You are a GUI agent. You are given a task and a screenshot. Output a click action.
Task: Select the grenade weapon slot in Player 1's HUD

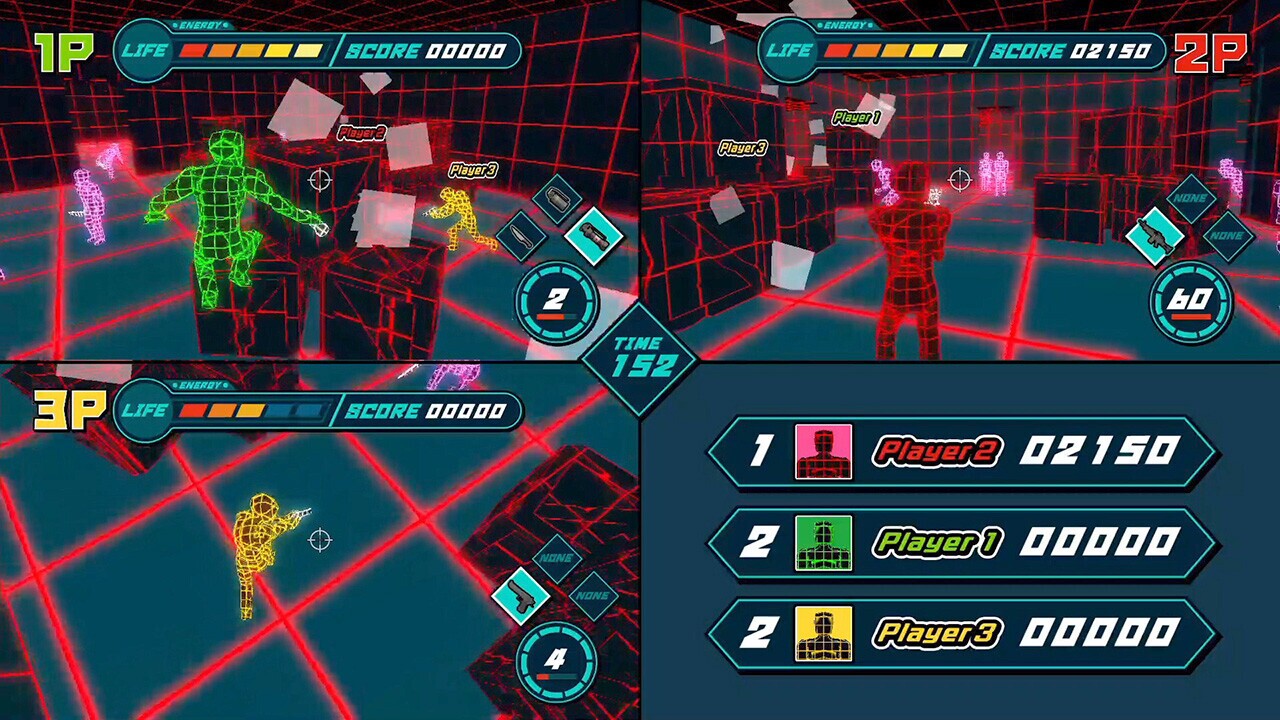555,197
